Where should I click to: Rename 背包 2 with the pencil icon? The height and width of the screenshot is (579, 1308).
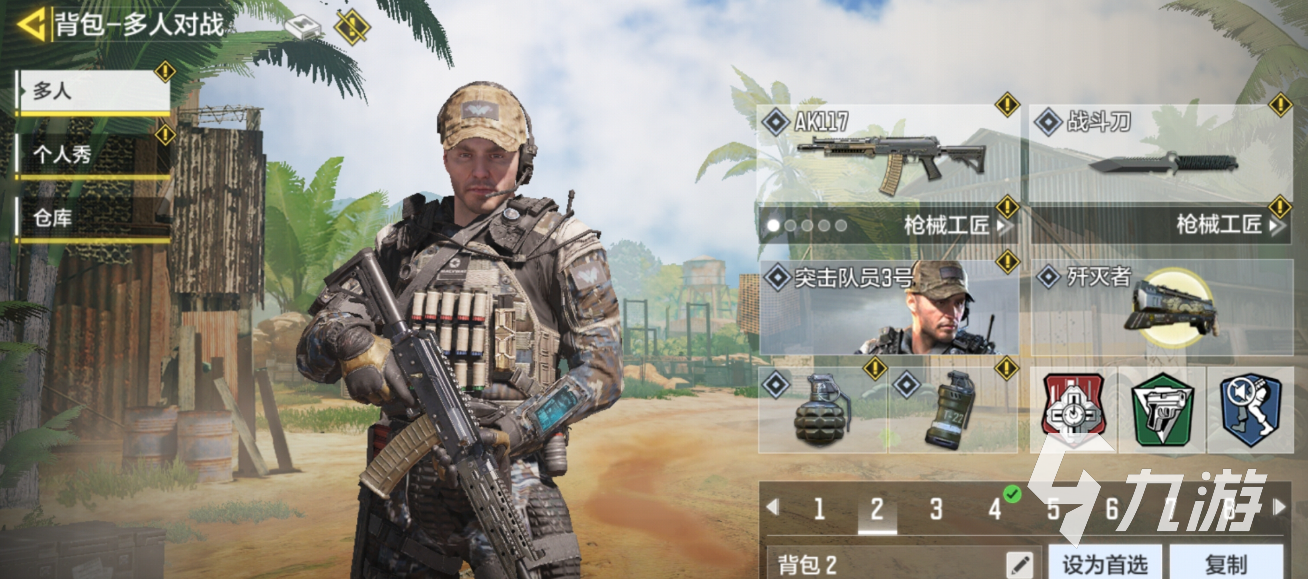click(1022, 563)
